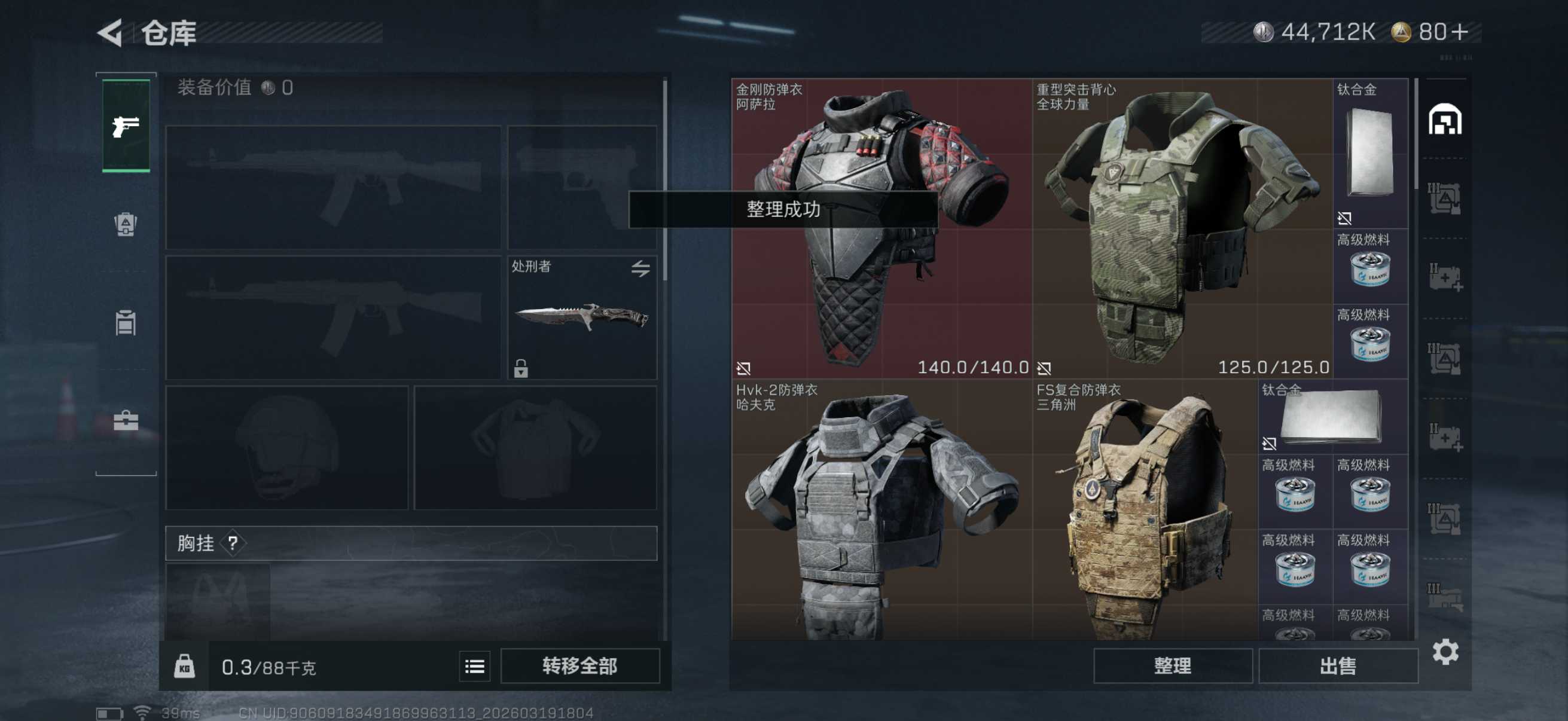
Task: Open the 出售 sell menu
Action: pos(1337,665)
